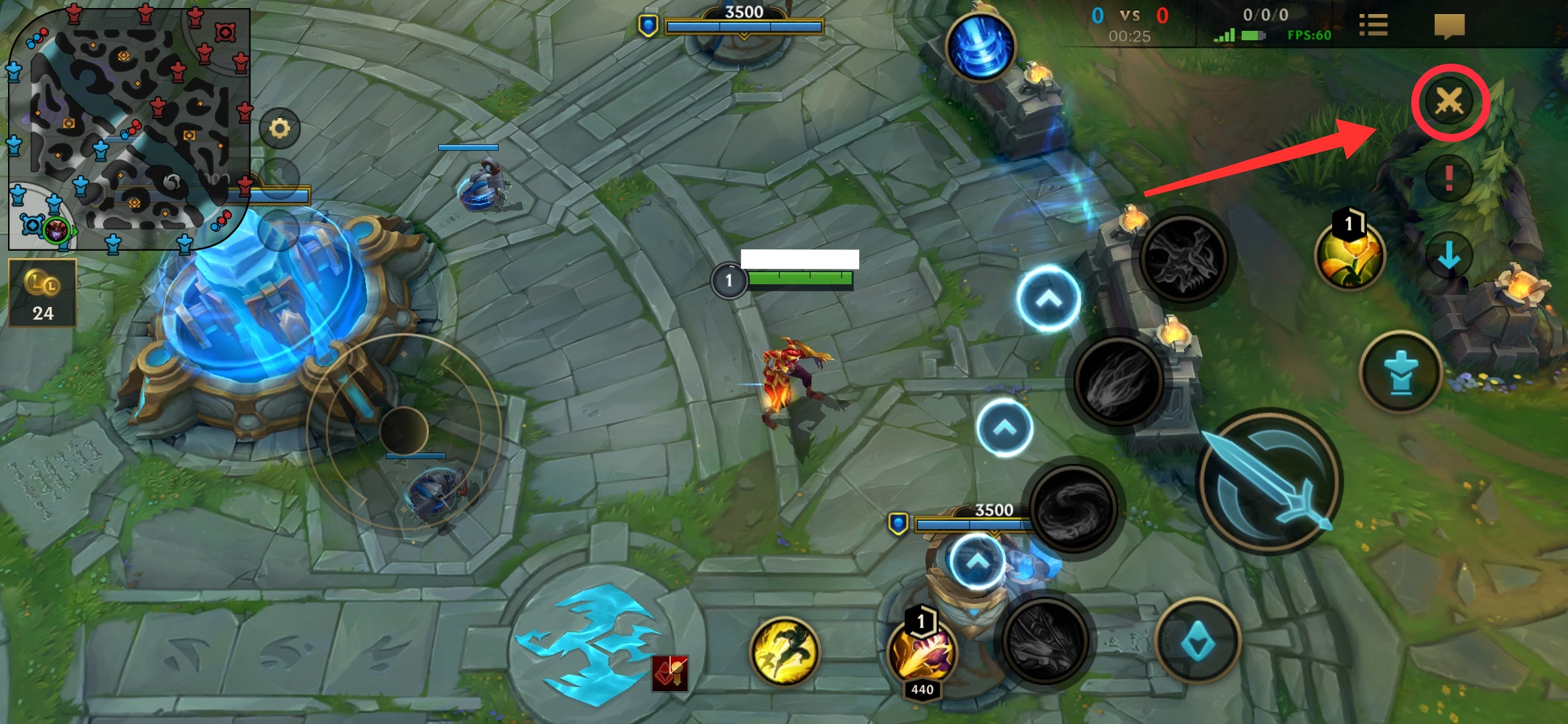The image size is (1568, 724).
Task: Tap the blue tower target button
Action: [1400, 372]
